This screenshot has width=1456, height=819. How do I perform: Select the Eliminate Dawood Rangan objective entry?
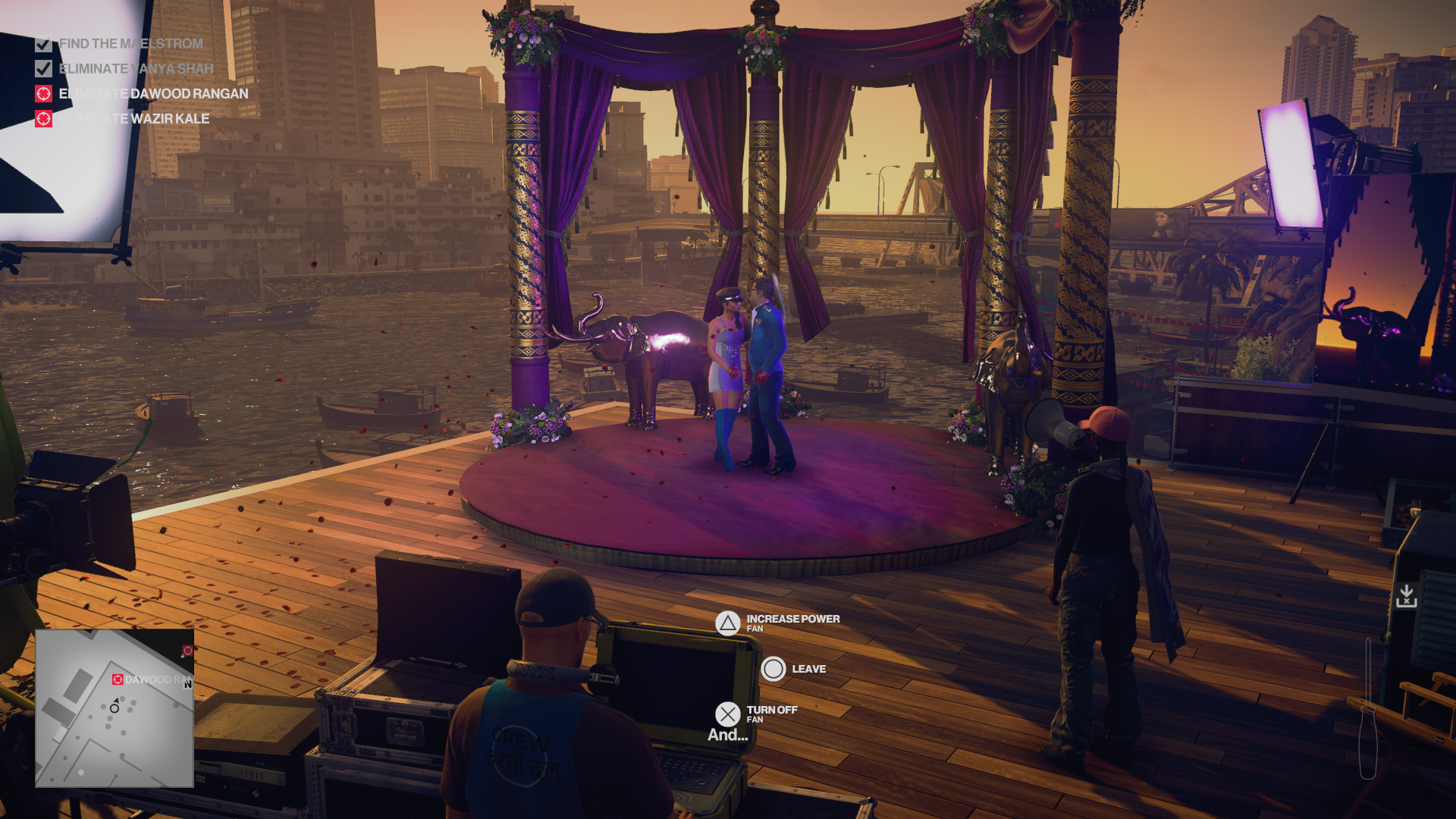[x=153, y=93]
